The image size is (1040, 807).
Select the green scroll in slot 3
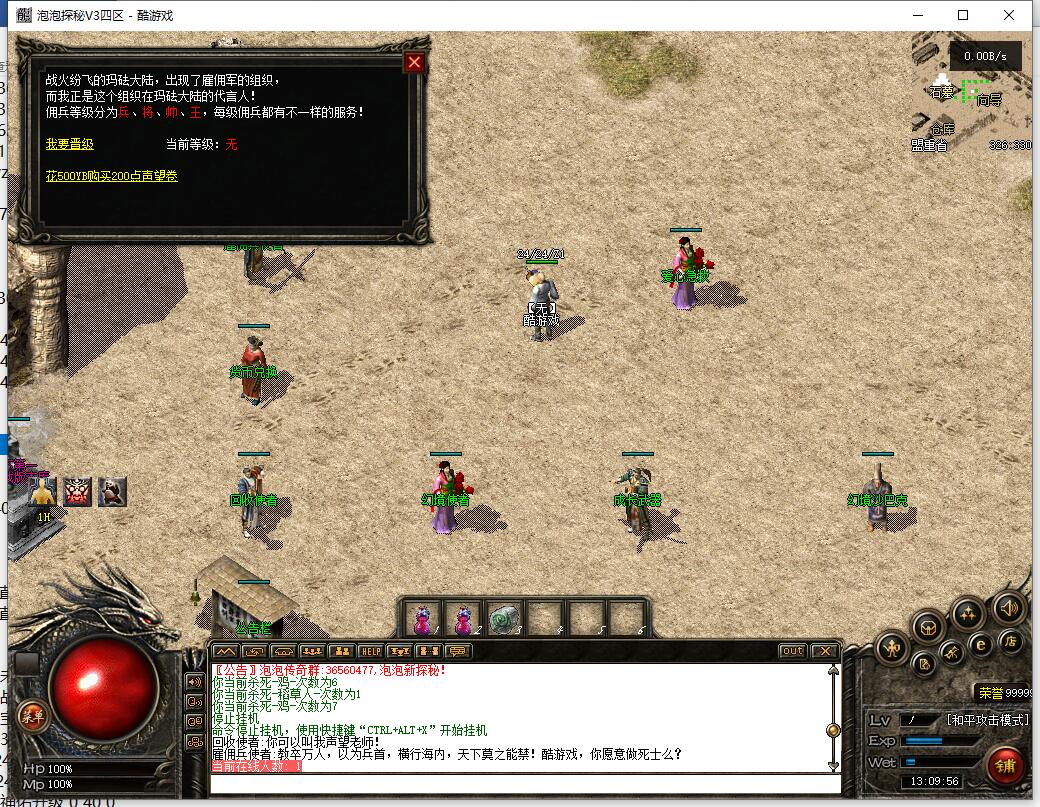click(x=505, y=619)
